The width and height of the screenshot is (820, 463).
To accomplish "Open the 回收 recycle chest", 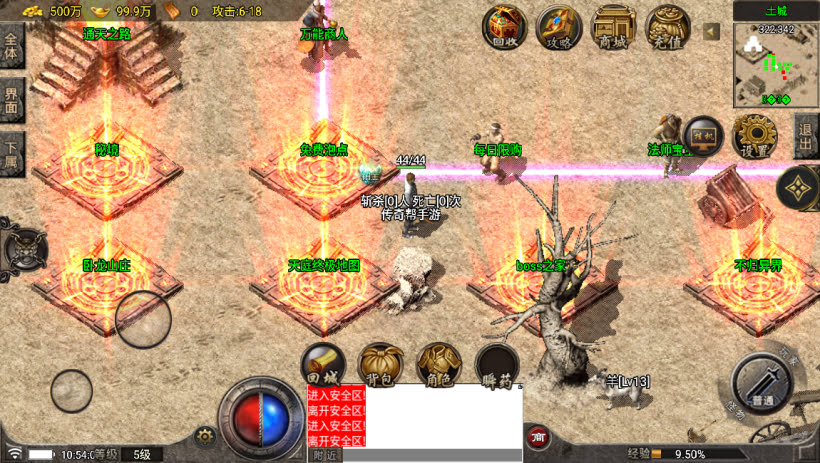I will pyautogui.click(x=505, y=27).
